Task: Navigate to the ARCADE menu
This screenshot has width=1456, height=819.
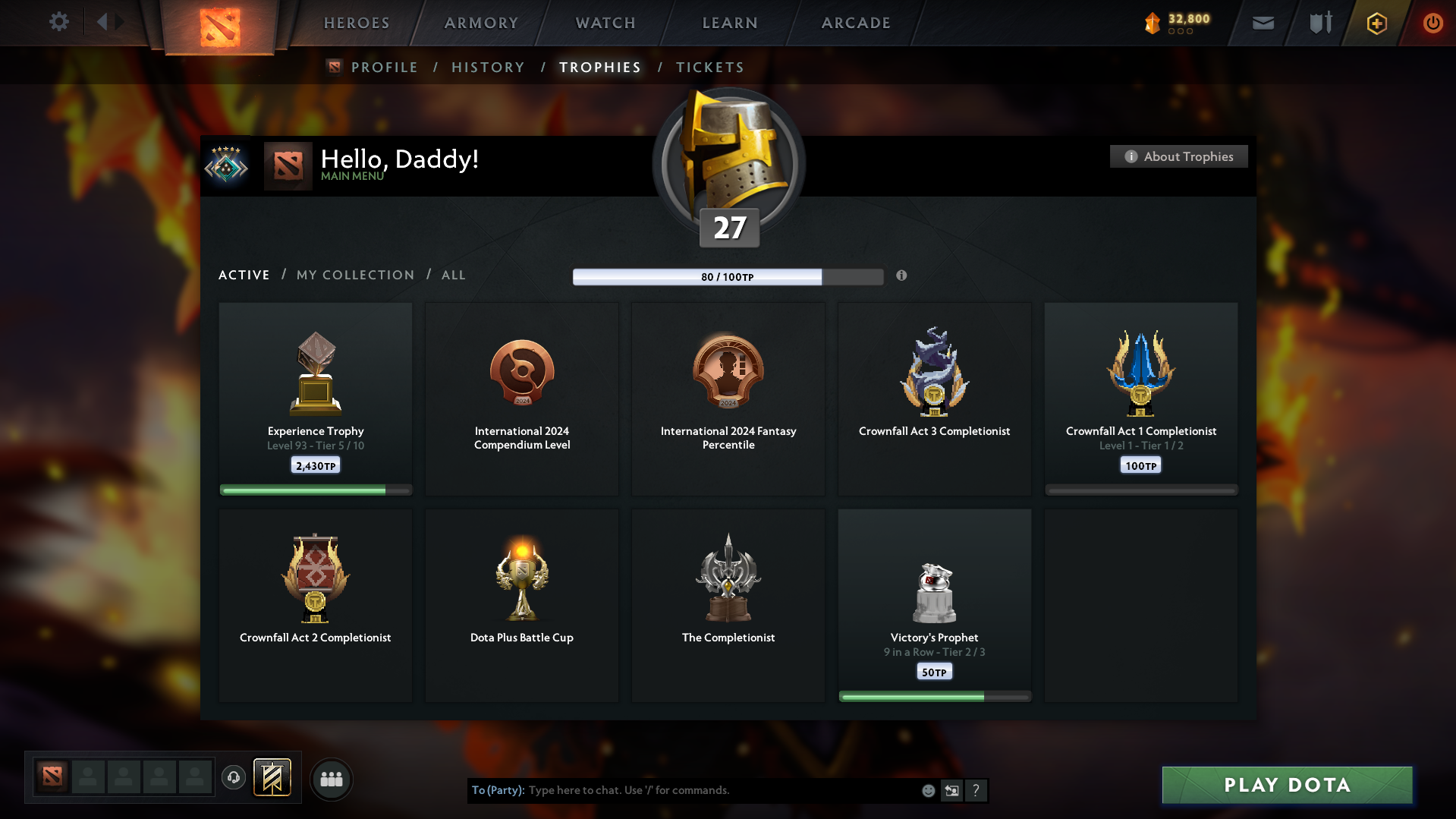Action: [x=855, y=23]
